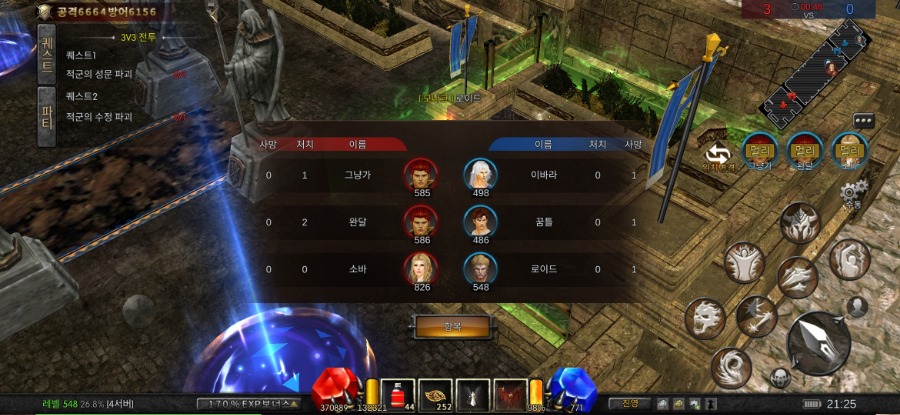Viewport: 900px width, 415px height.
Task: Click the 진영 button on bottom bar
Action: click(x=630, y=403)
